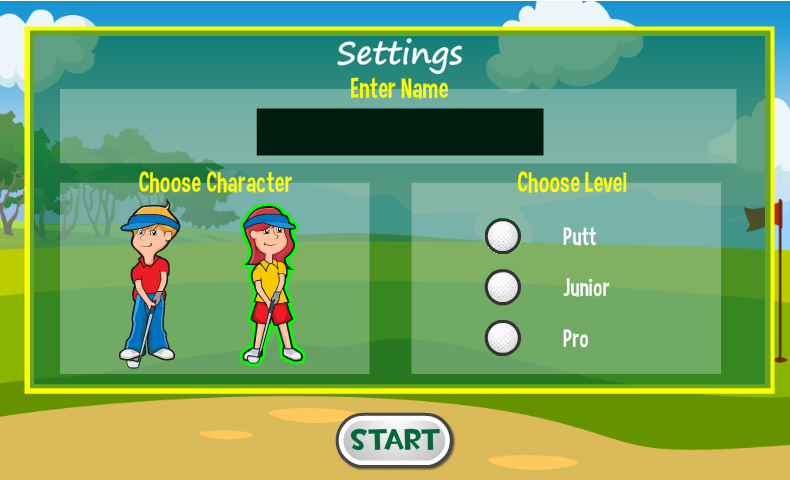Viewport: 790px width, 480px height.
Task: Choose the boy golfer character
Action: point(148,285)
